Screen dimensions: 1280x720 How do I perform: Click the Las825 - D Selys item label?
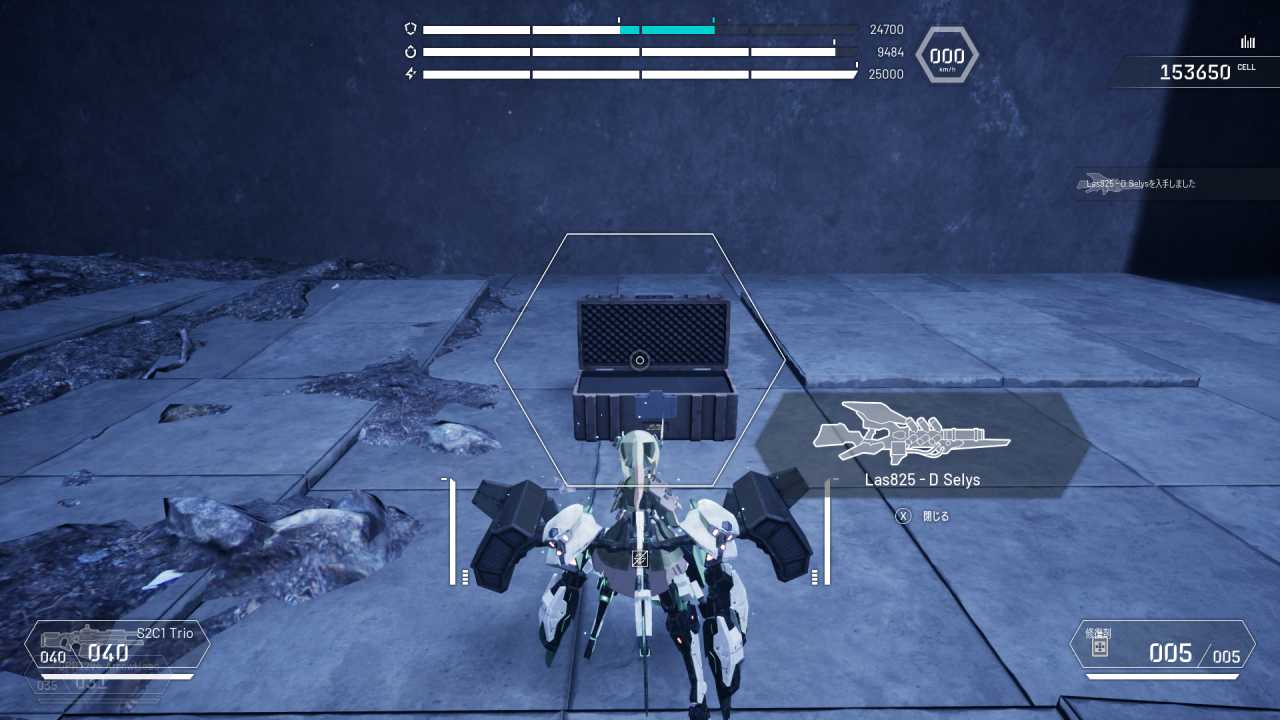pyautogui.click(x=923, y=480)
